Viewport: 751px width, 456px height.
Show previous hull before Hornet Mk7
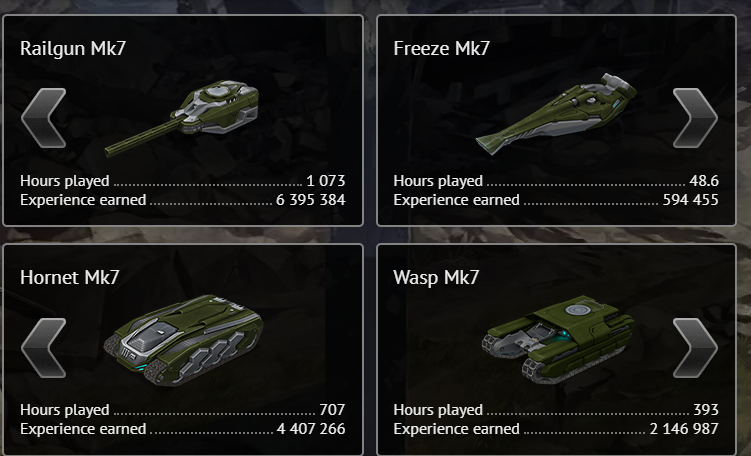[x=43, y=349]
